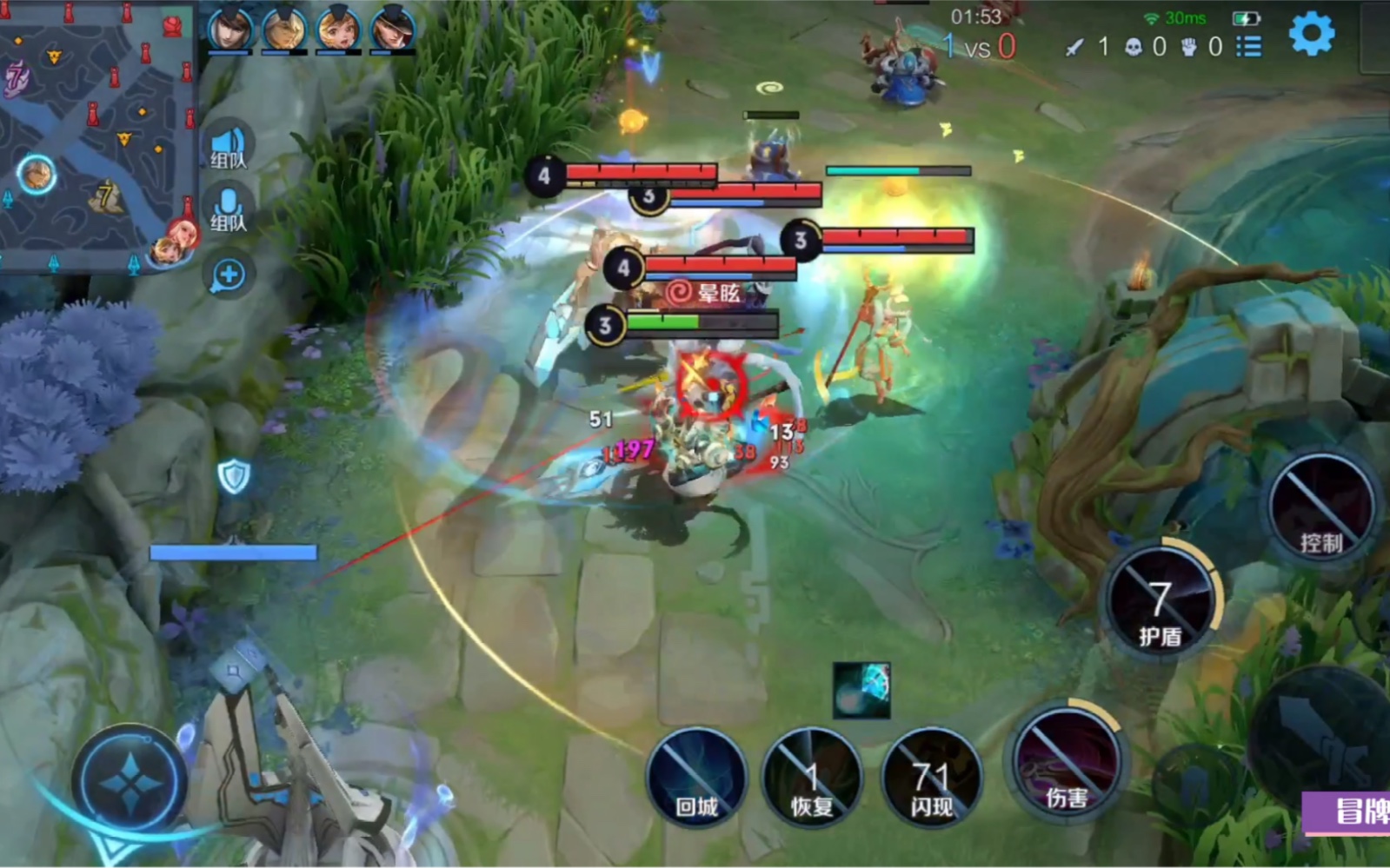Toggle the 组队 microphone button
Viewport: 1390px width, 868px height.
[x=229, y=210]
